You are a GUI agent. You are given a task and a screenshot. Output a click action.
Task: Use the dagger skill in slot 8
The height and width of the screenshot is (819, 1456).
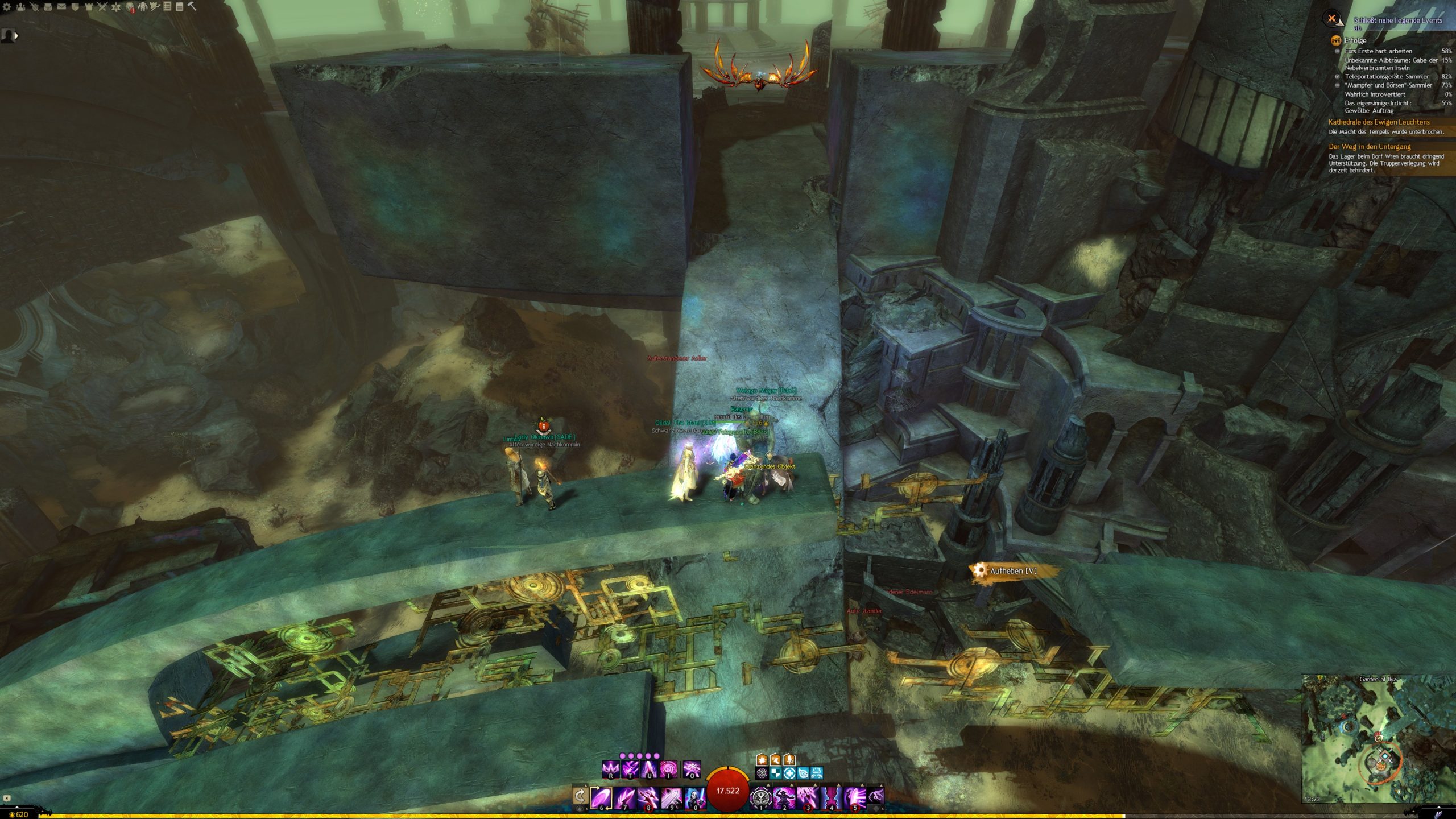(648, 797)
